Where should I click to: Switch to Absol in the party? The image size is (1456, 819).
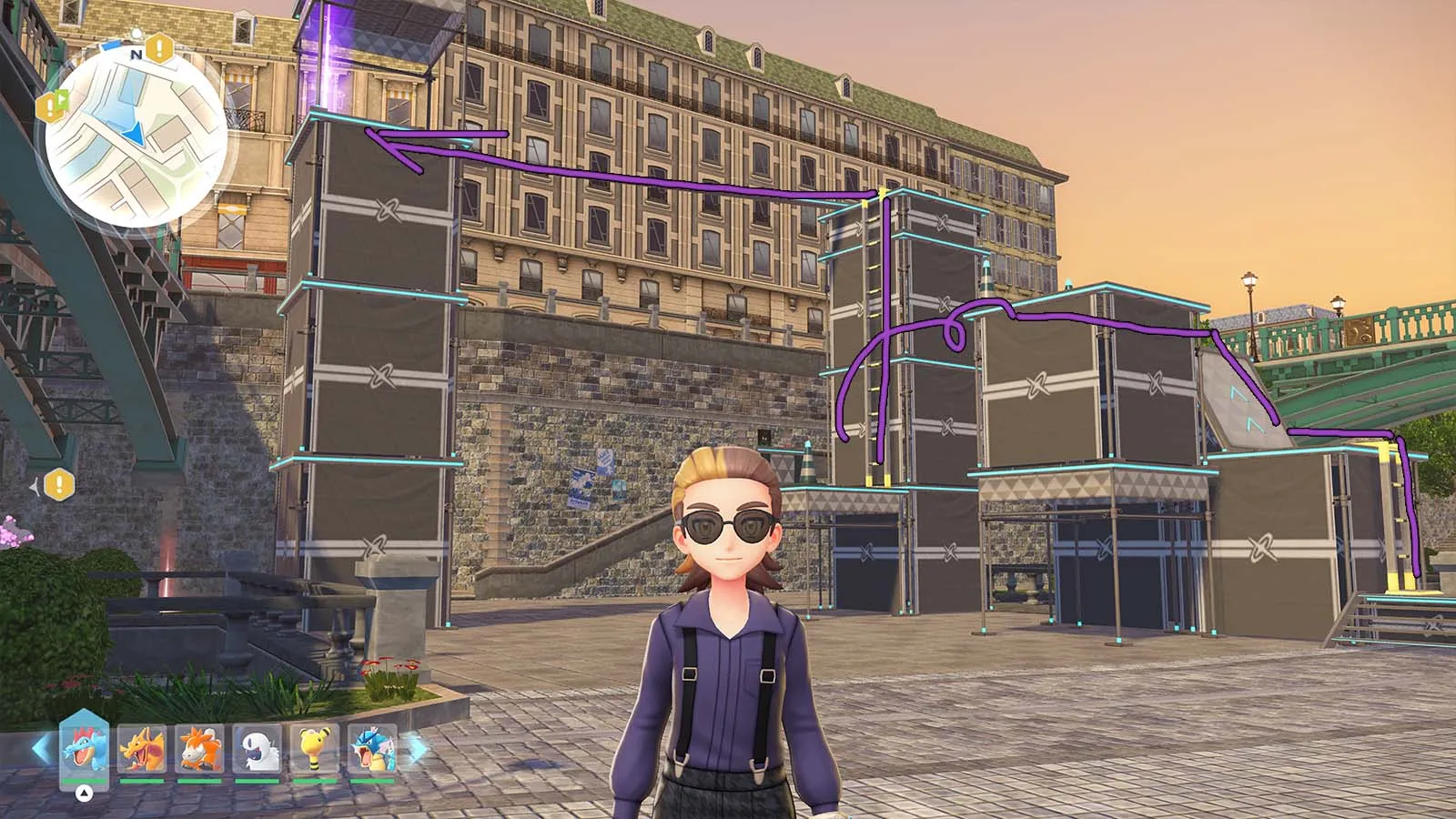(x=257, y=748)
